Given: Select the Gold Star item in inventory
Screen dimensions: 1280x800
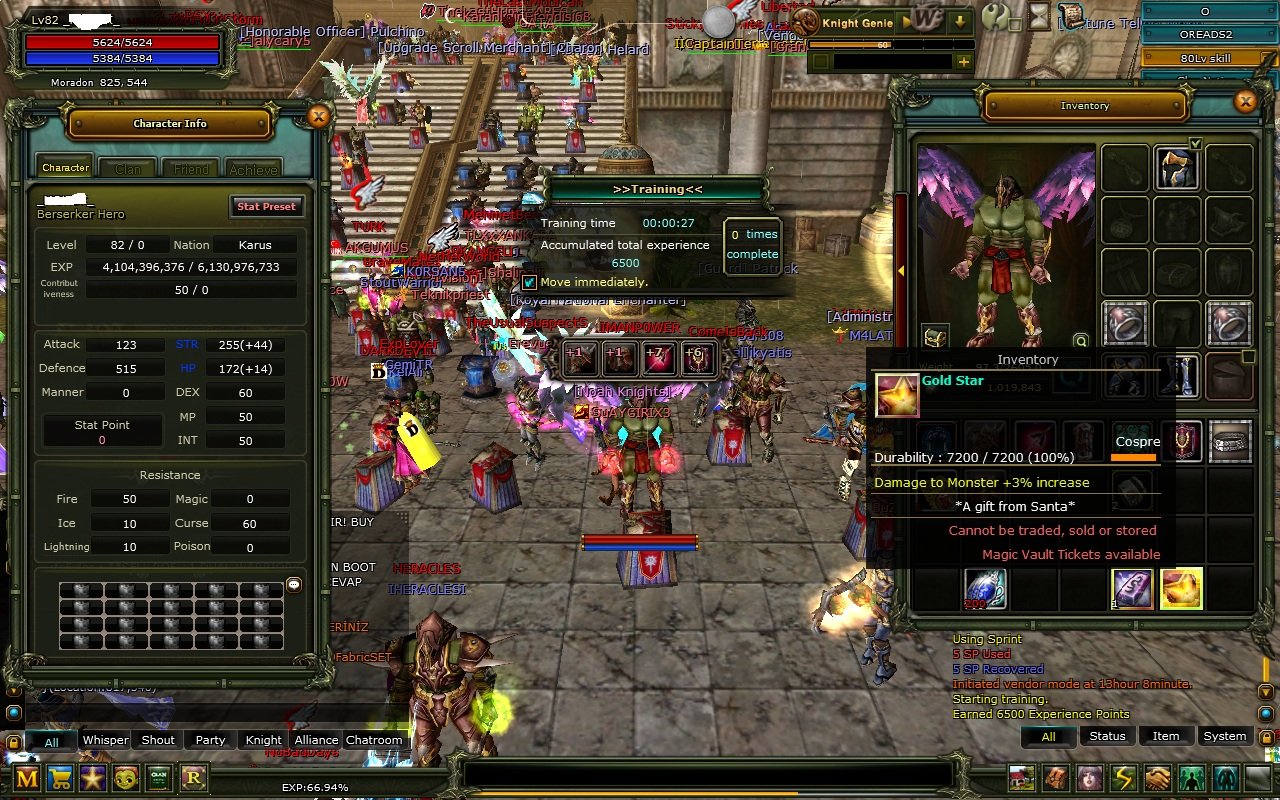Looking at the screenshot, I should 1181,589.
